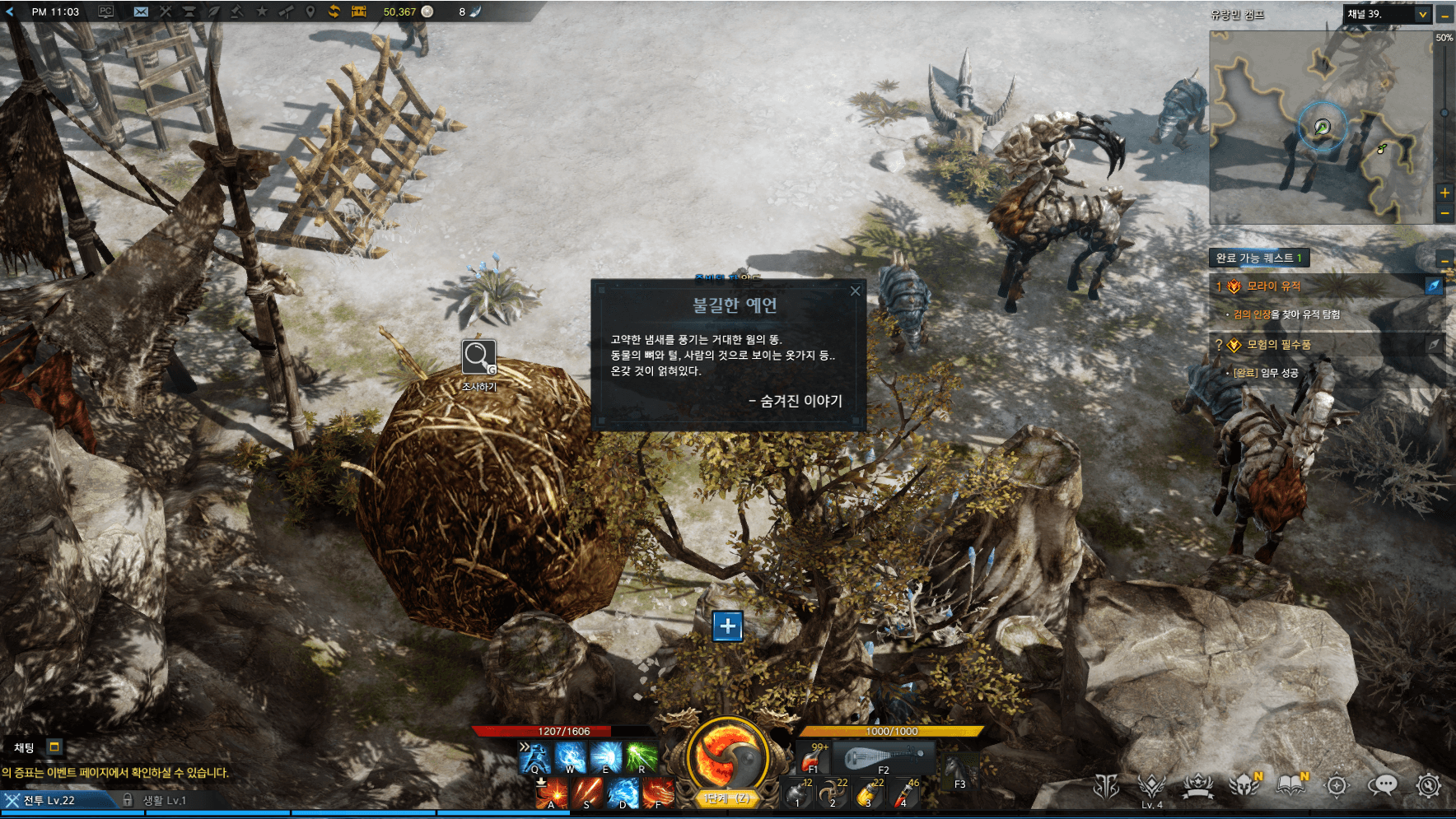Use the shuriken item in slot 2
The width and height of the screenshot is (1456, 819).
tap(832, 793)
